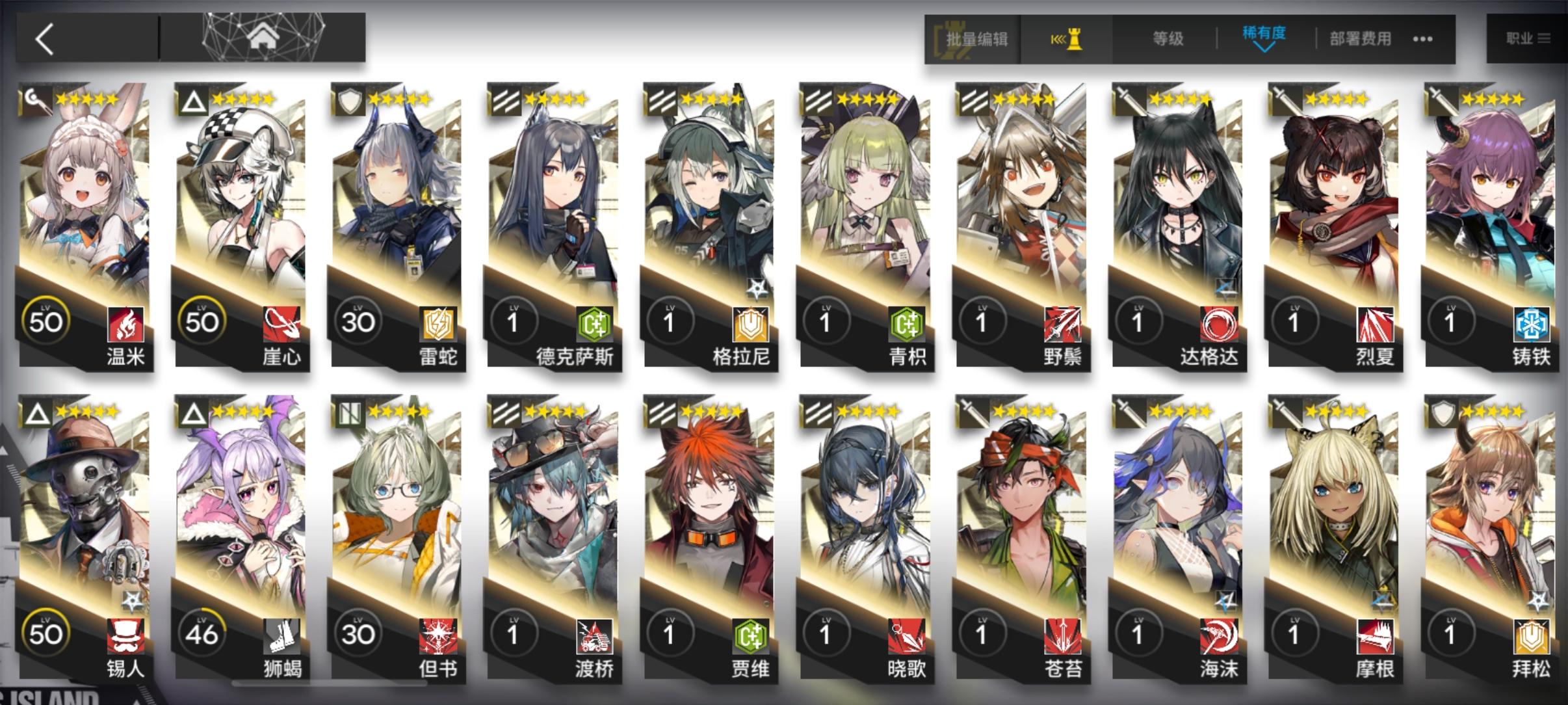
Task: Expand more sort options via the ellipsis
Action: 1421,39
